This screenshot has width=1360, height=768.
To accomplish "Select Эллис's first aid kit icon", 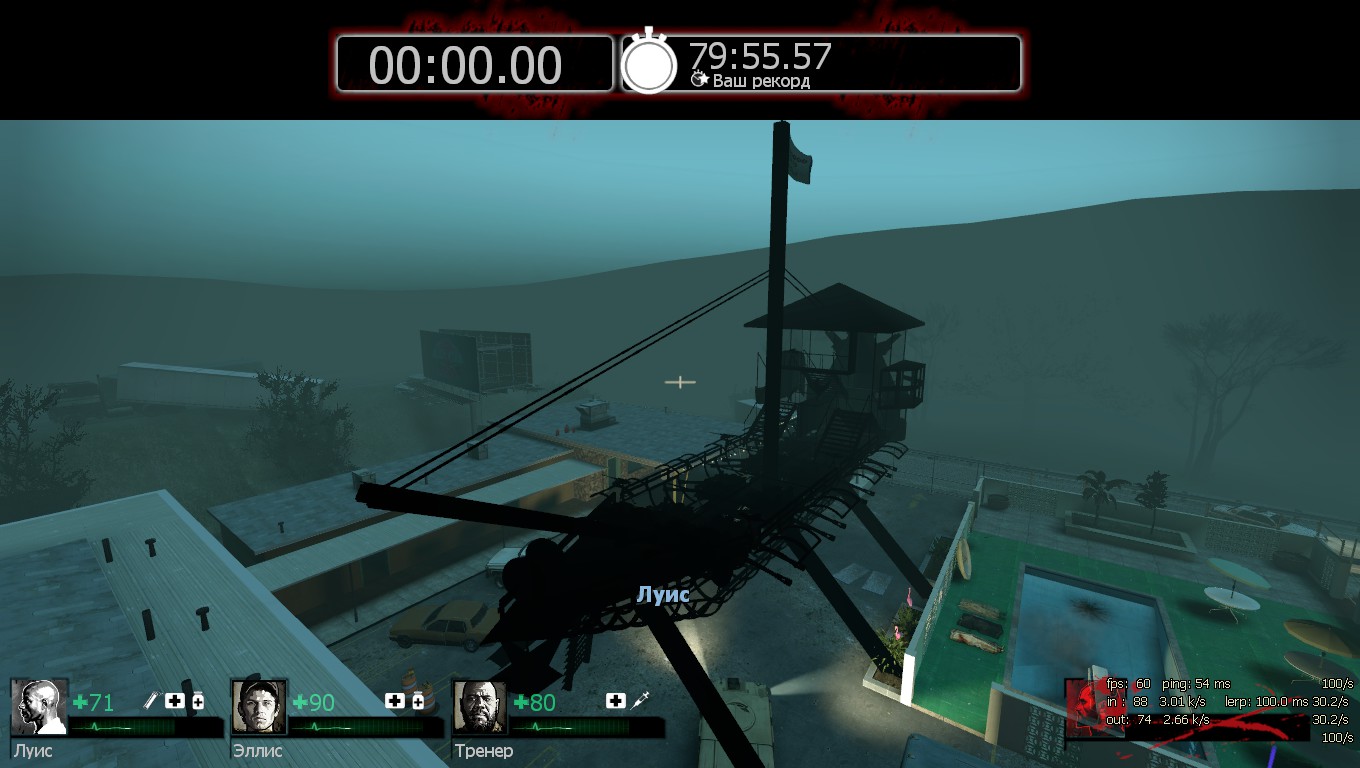I will click(395, 701).
